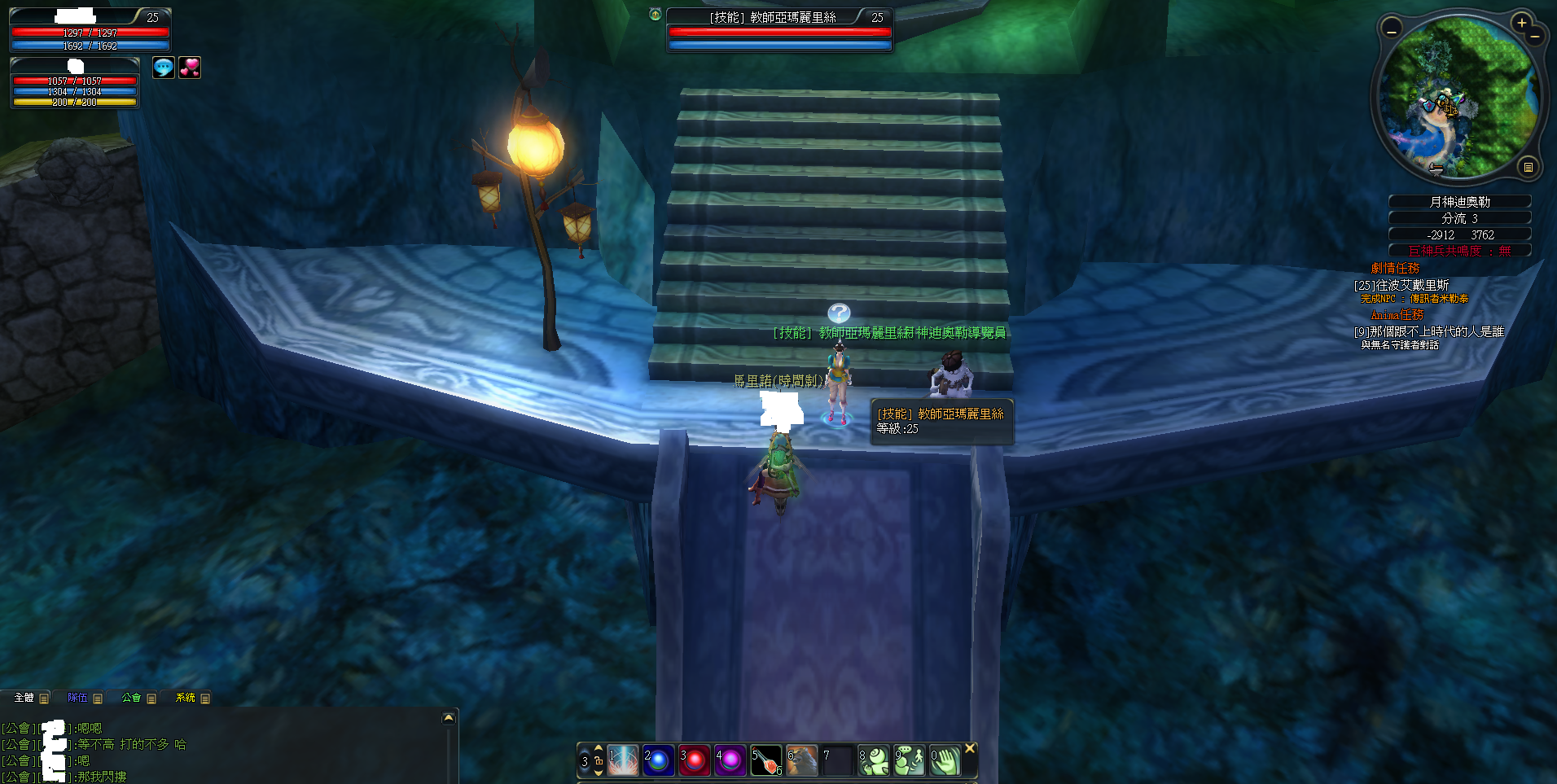Screen dimensions: 1557x784
Task: Open the minimap list button
Action: click(1528, 167)
